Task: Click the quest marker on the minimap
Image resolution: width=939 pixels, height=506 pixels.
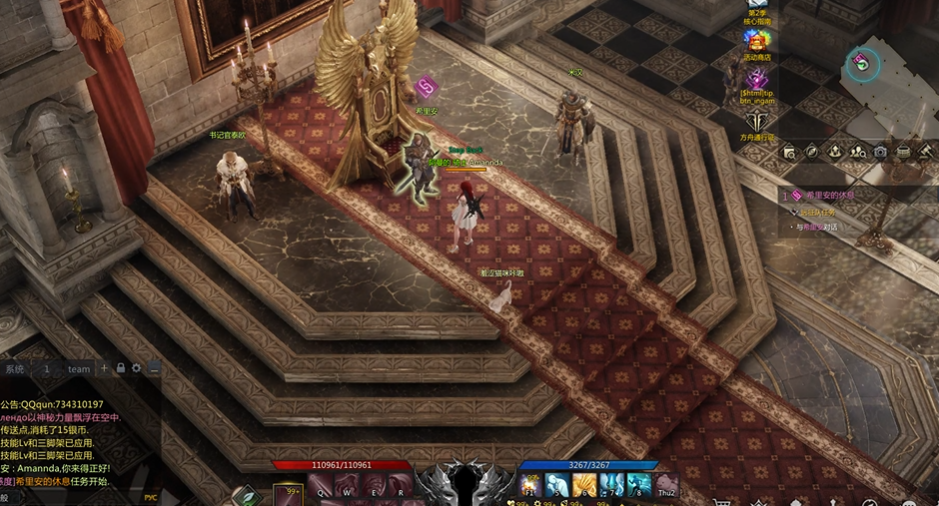Action: point(861,64)
